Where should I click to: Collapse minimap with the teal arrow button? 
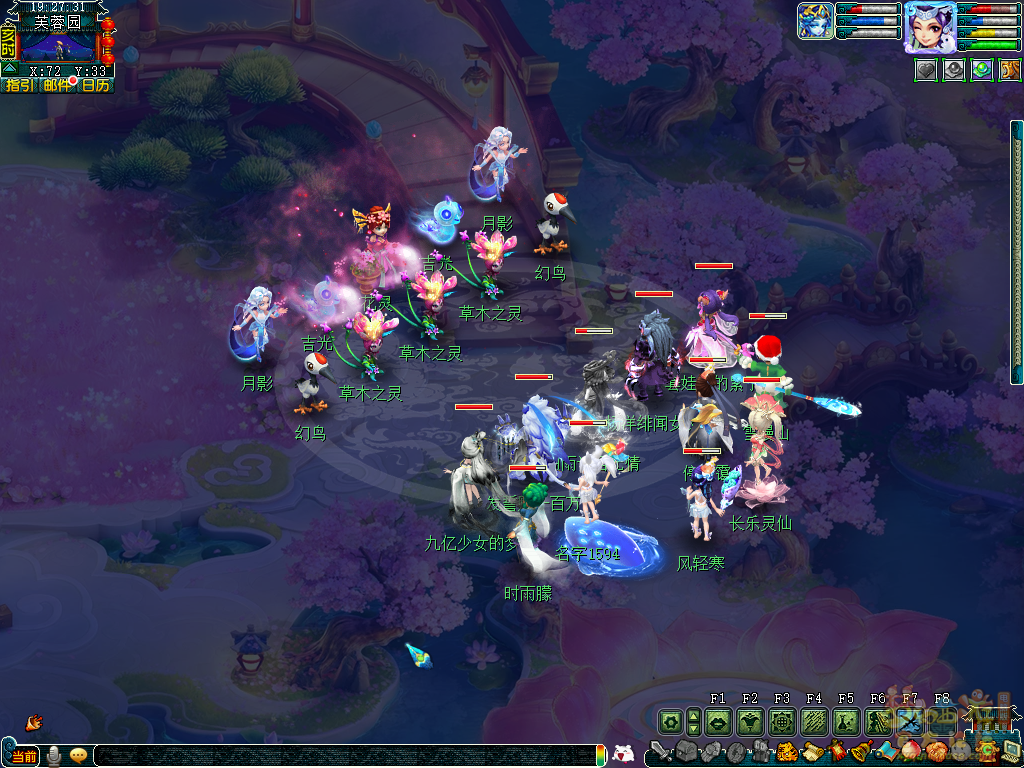(x=9, y=69)
